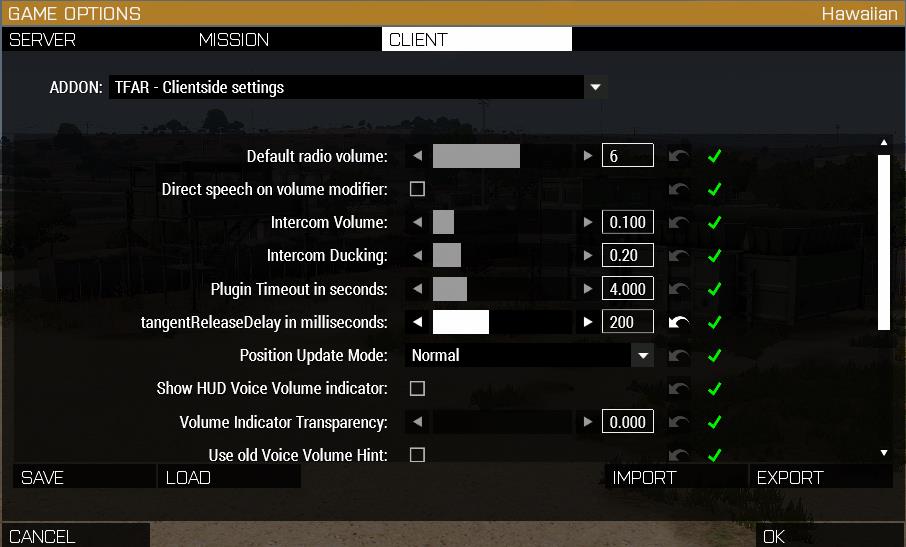Click the Default radio volume value field
This screenshot has width=906, height=547.
[x=628, y=156]
